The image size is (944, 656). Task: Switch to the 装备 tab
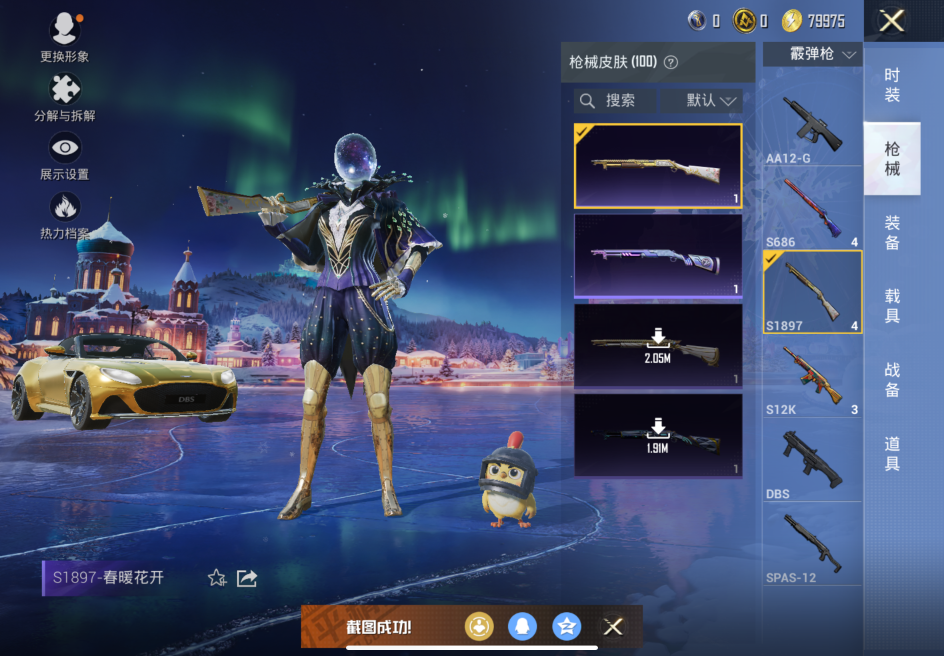tap(892, 233)
